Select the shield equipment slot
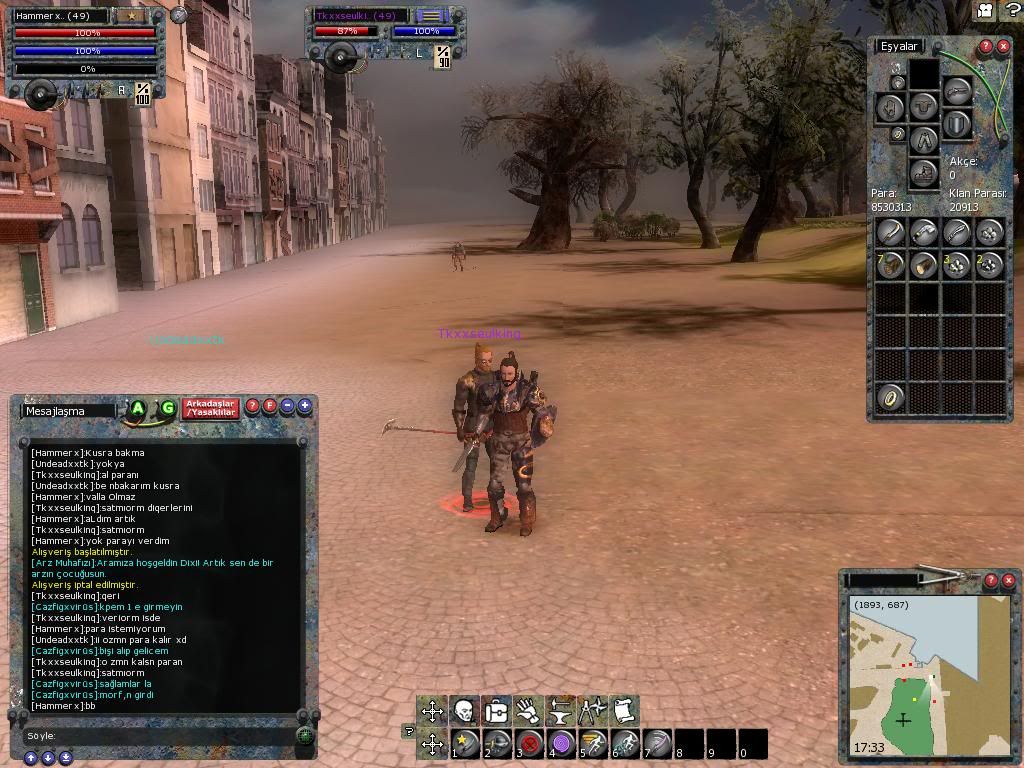This screenshot has height=768, width=1024. click(957, 124)
